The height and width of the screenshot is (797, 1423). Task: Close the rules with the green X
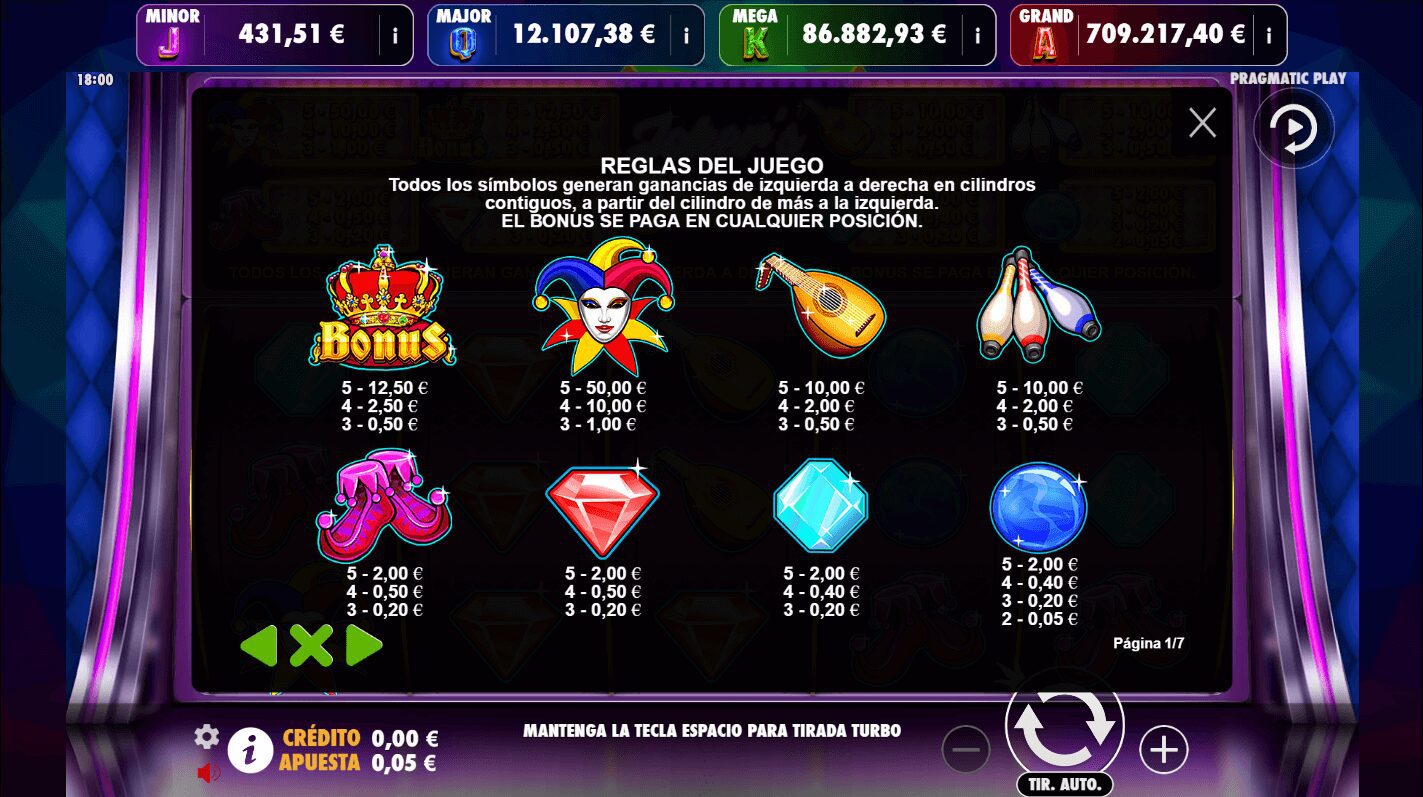312,646
